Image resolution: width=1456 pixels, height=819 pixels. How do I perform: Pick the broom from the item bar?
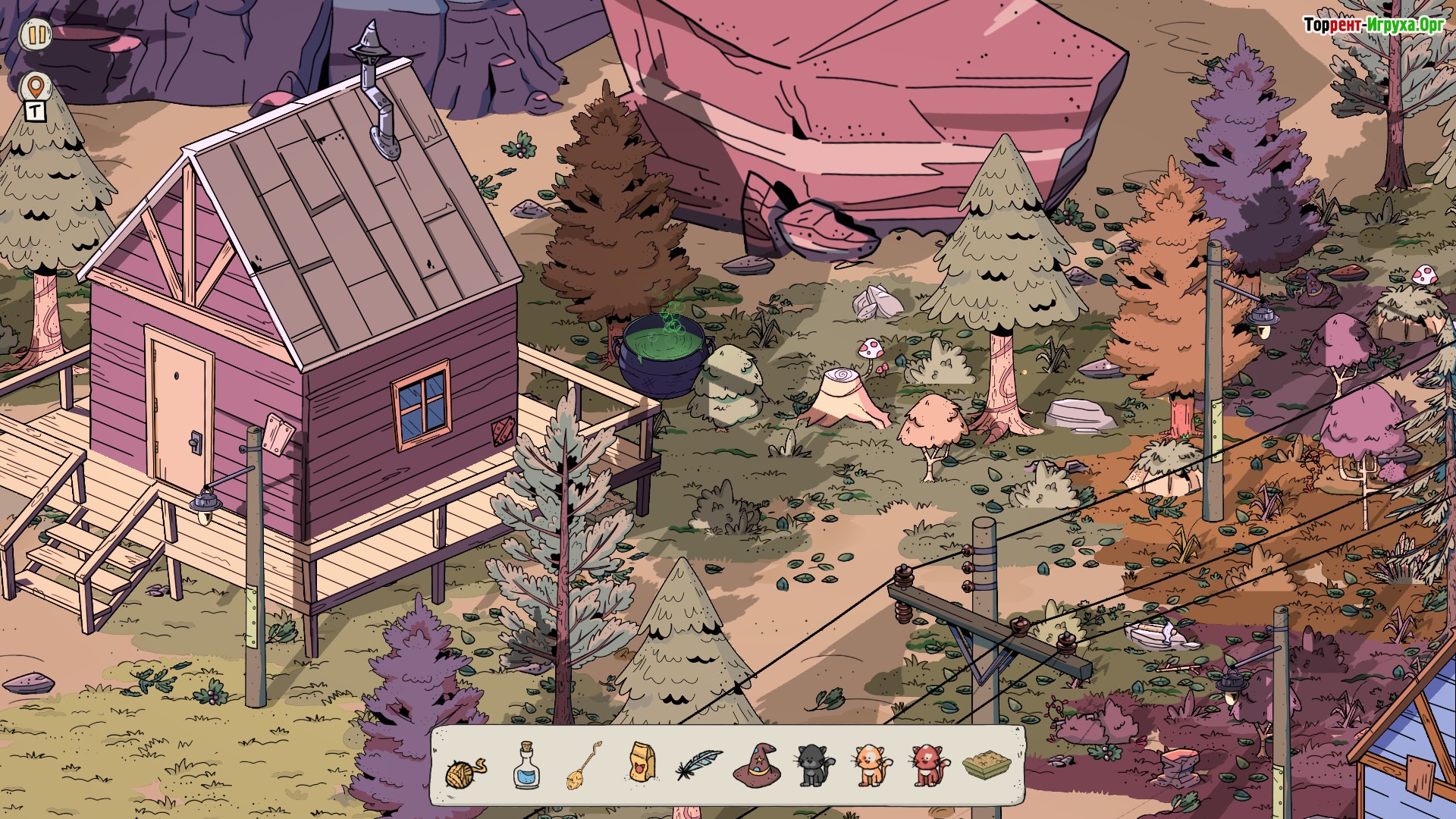584,766
